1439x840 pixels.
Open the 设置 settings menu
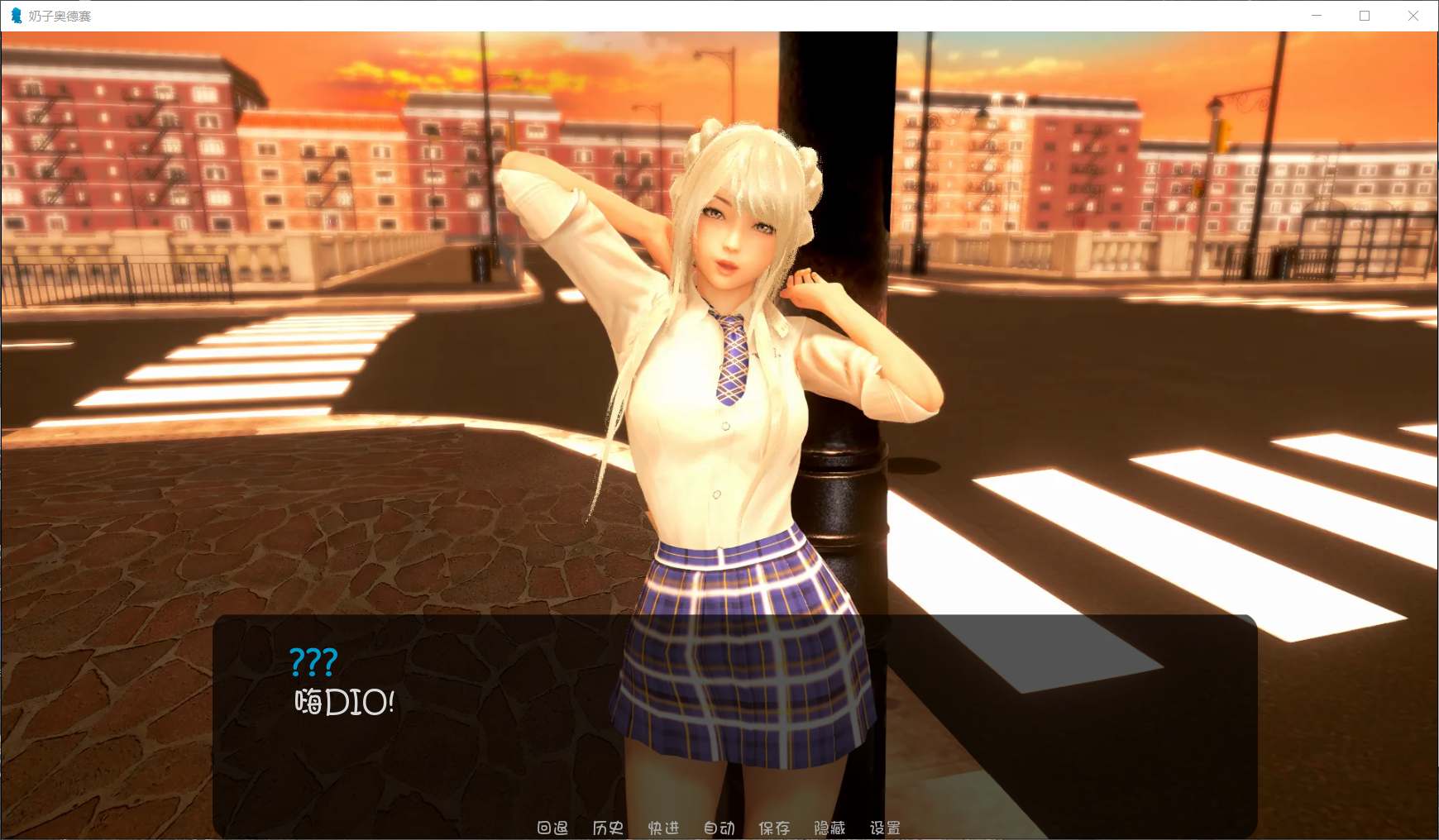(885, 828)
